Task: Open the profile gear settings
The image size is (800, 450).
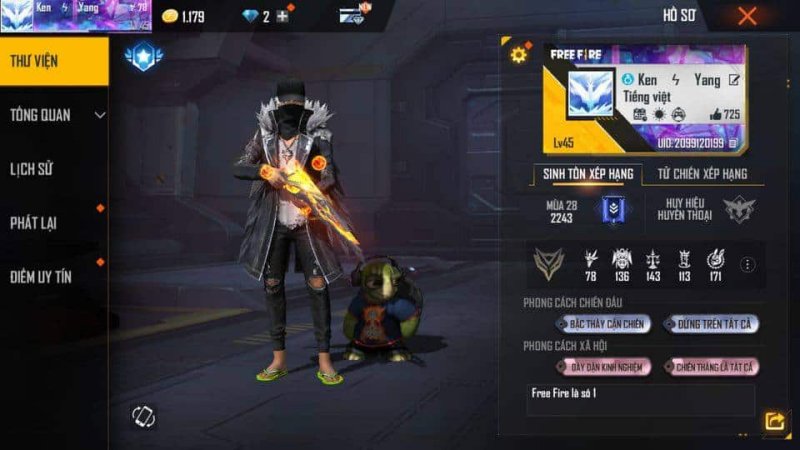Action: coord(518,55)
